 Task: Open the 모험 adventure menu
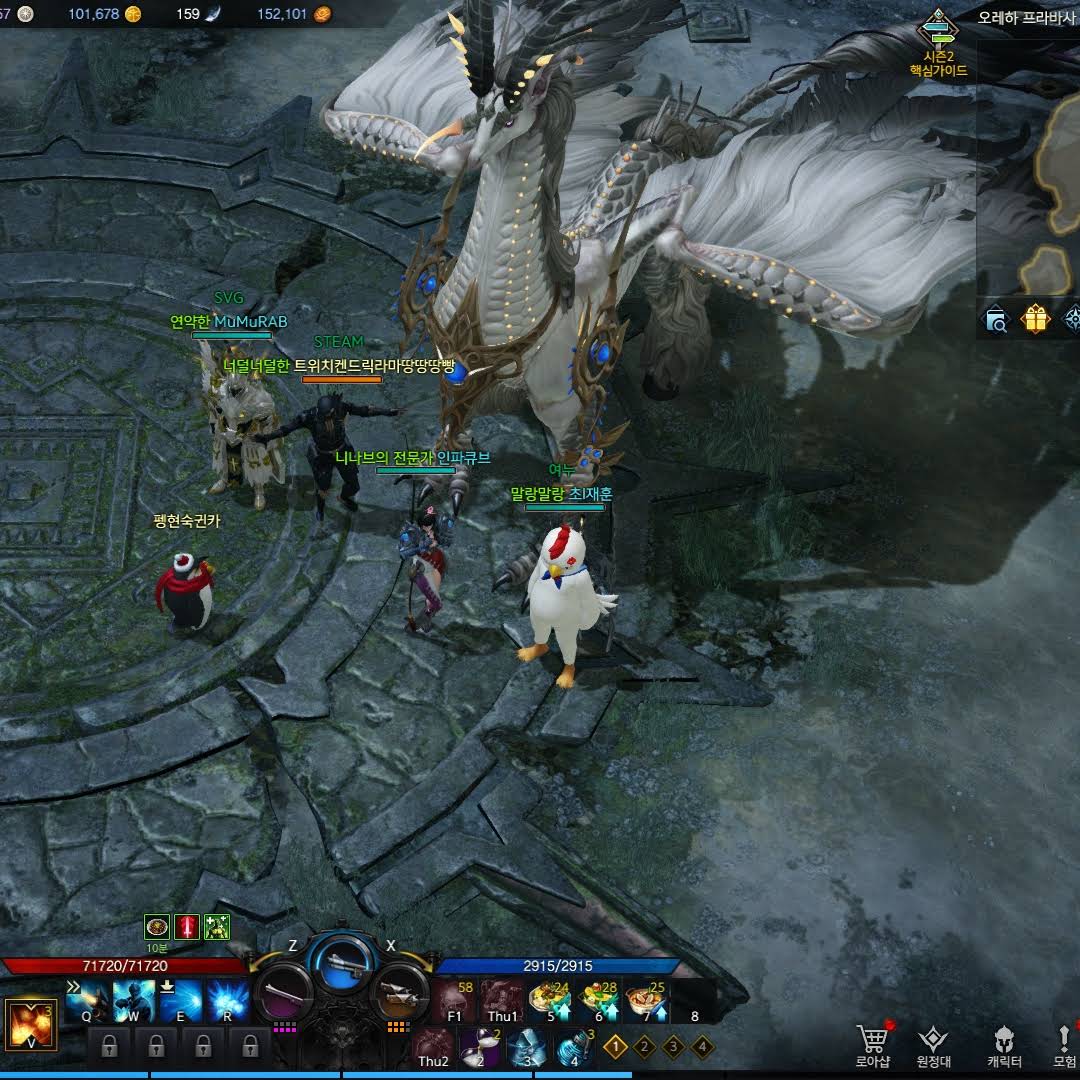(1064, 1045)
